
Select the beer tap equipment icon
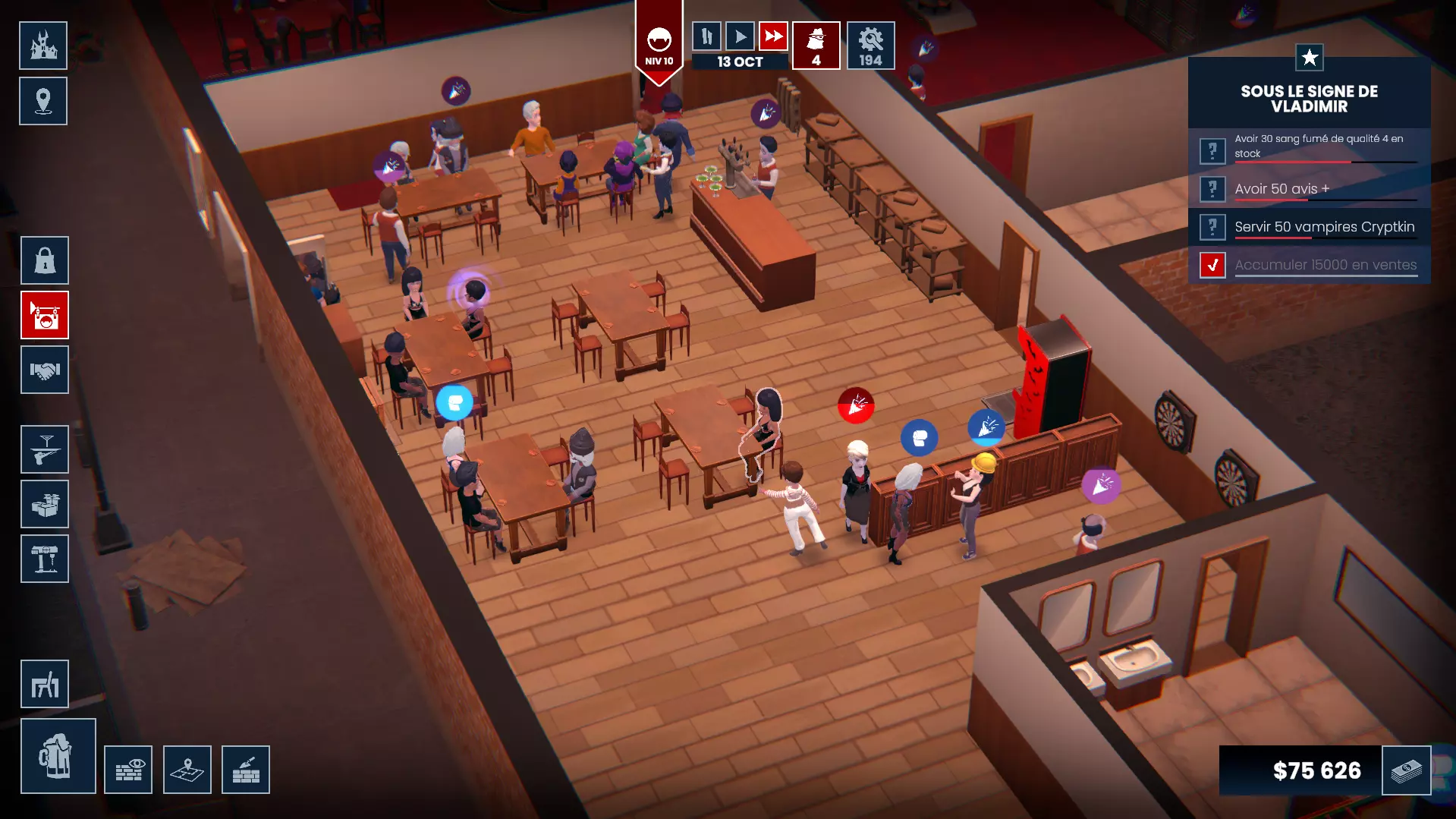45,559
